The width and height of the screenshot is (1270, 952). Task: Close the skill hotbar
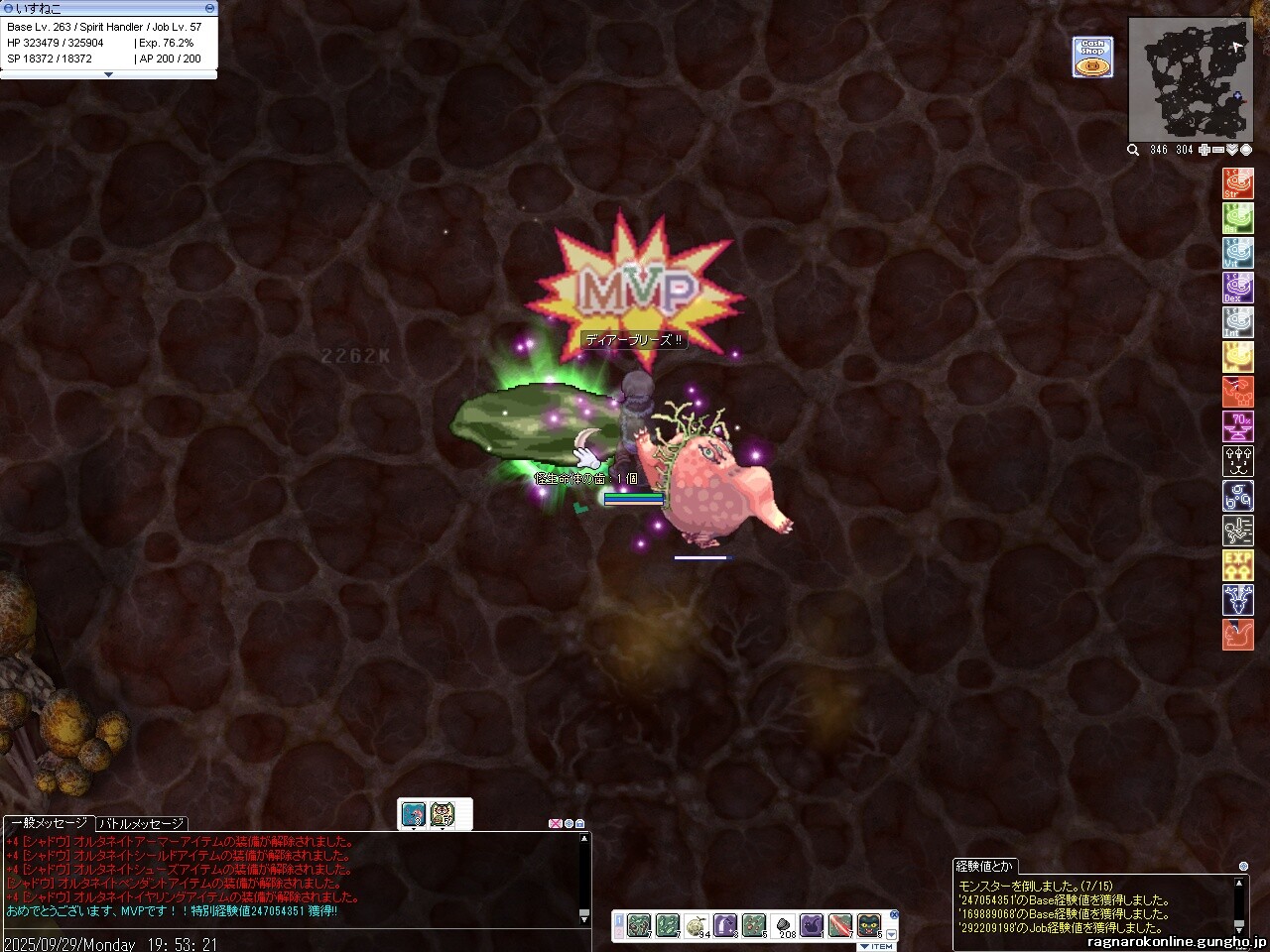(893, 914)
